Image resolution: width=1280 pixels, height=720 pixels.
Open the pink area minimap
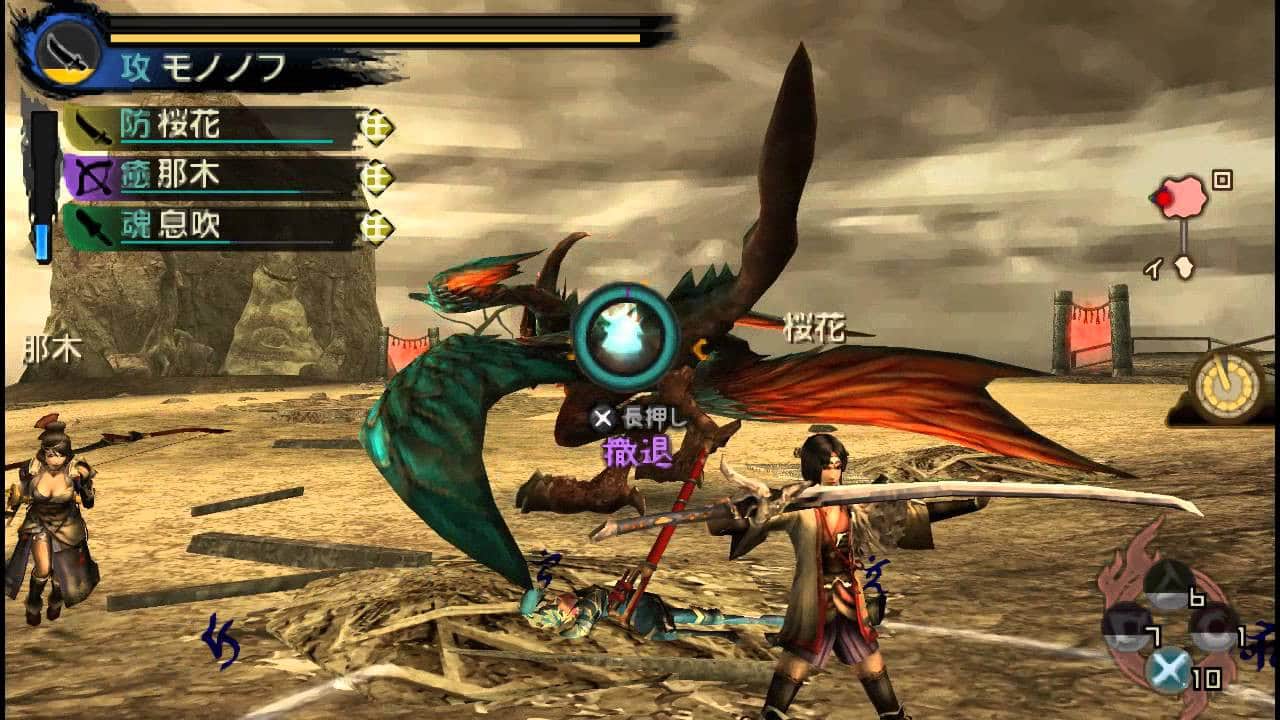pyautogui.click(x=1183, y=198)
